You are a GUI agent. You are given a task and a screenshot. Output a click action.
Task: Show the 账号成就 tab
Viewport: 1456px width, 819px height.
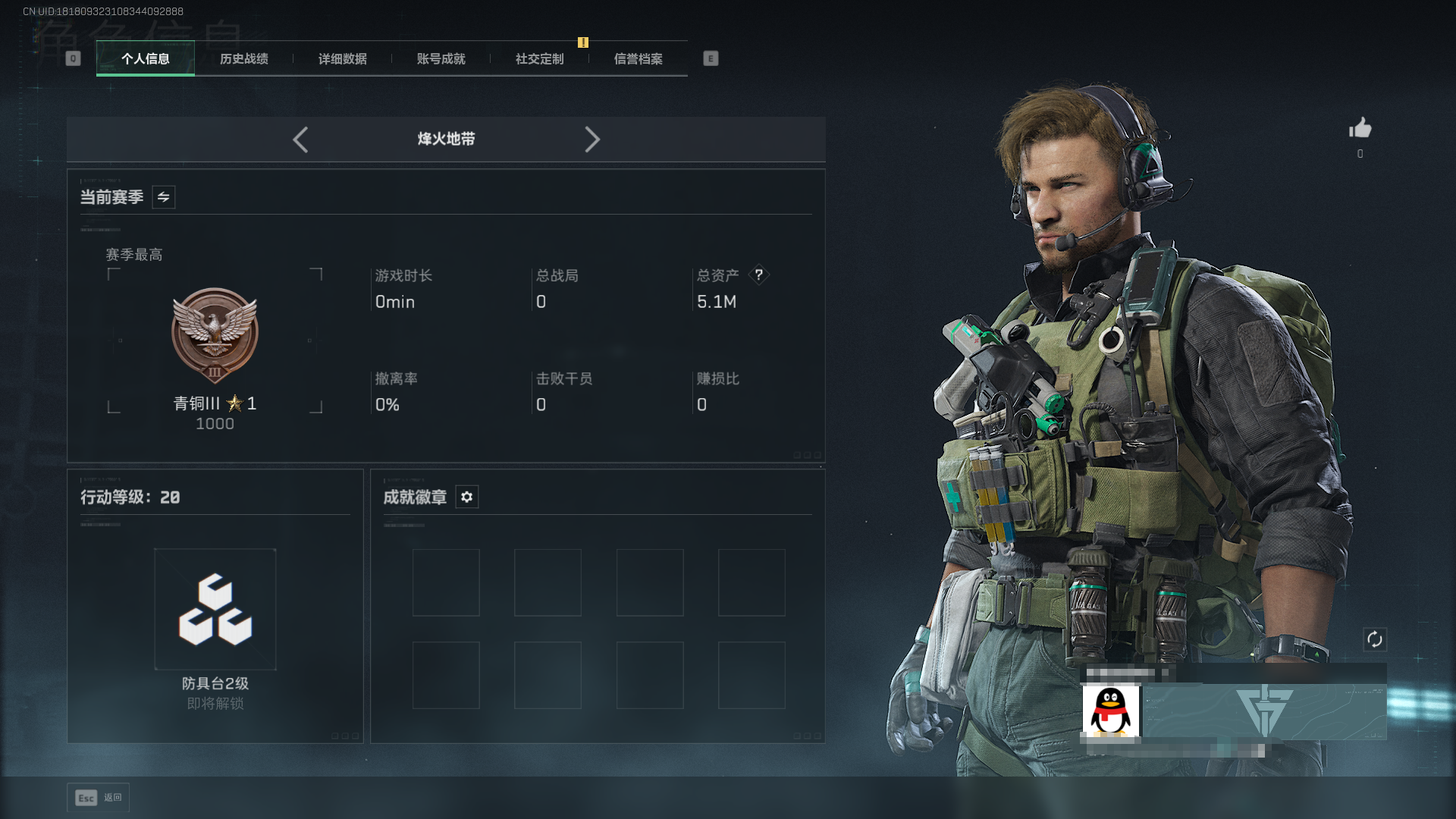pos(441,59)
